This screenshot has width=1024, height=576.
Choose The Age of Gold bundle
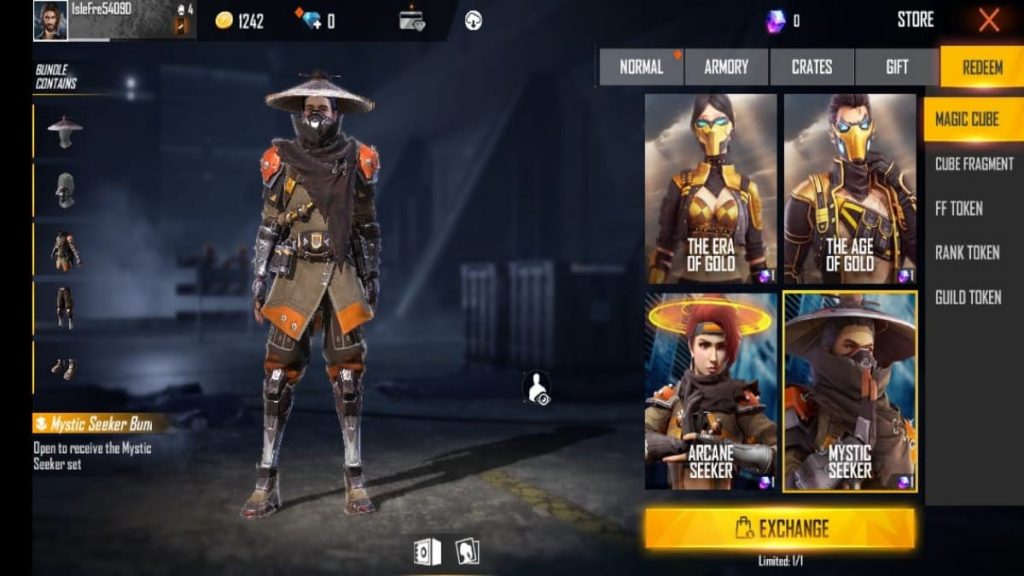tap(850, 189)
